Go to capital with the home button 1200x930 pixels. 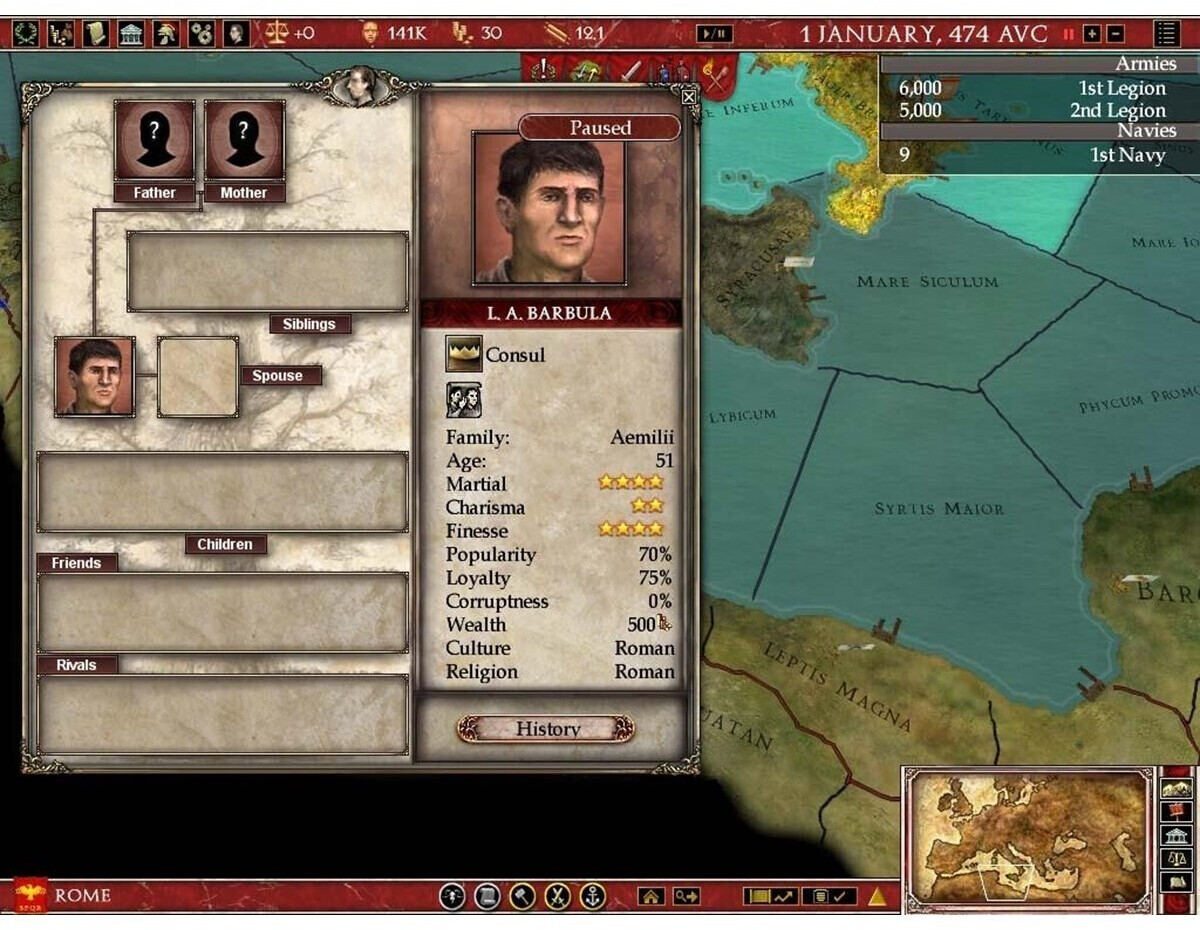[651, 896]
